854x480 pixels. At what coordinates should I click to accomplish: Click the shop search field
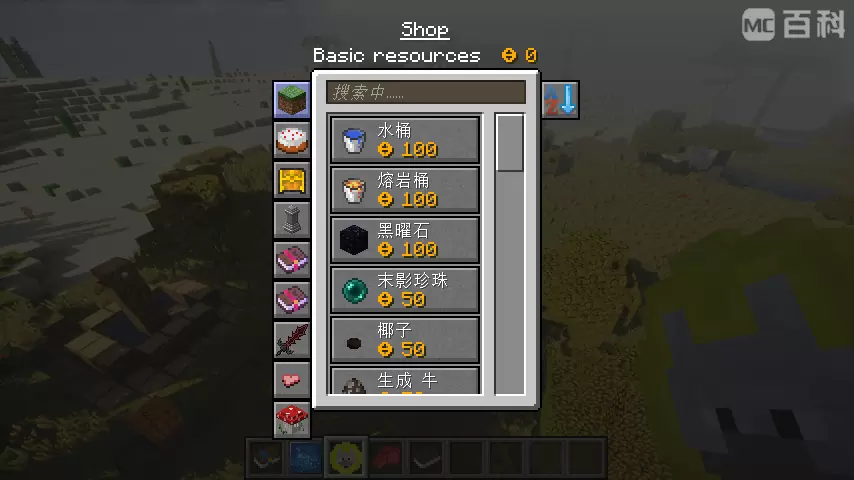coord(426,93)
